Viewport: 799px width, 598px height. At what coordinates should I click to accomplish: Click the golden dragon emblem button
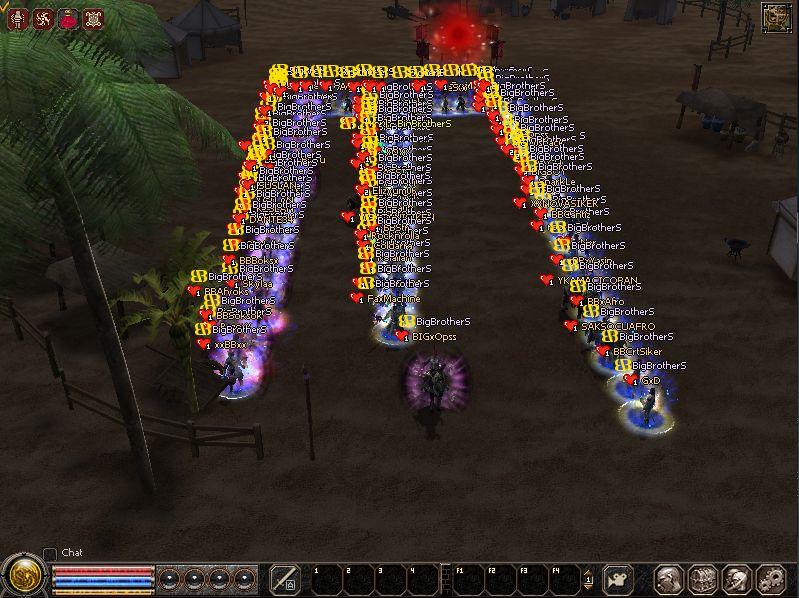point(24,576)
